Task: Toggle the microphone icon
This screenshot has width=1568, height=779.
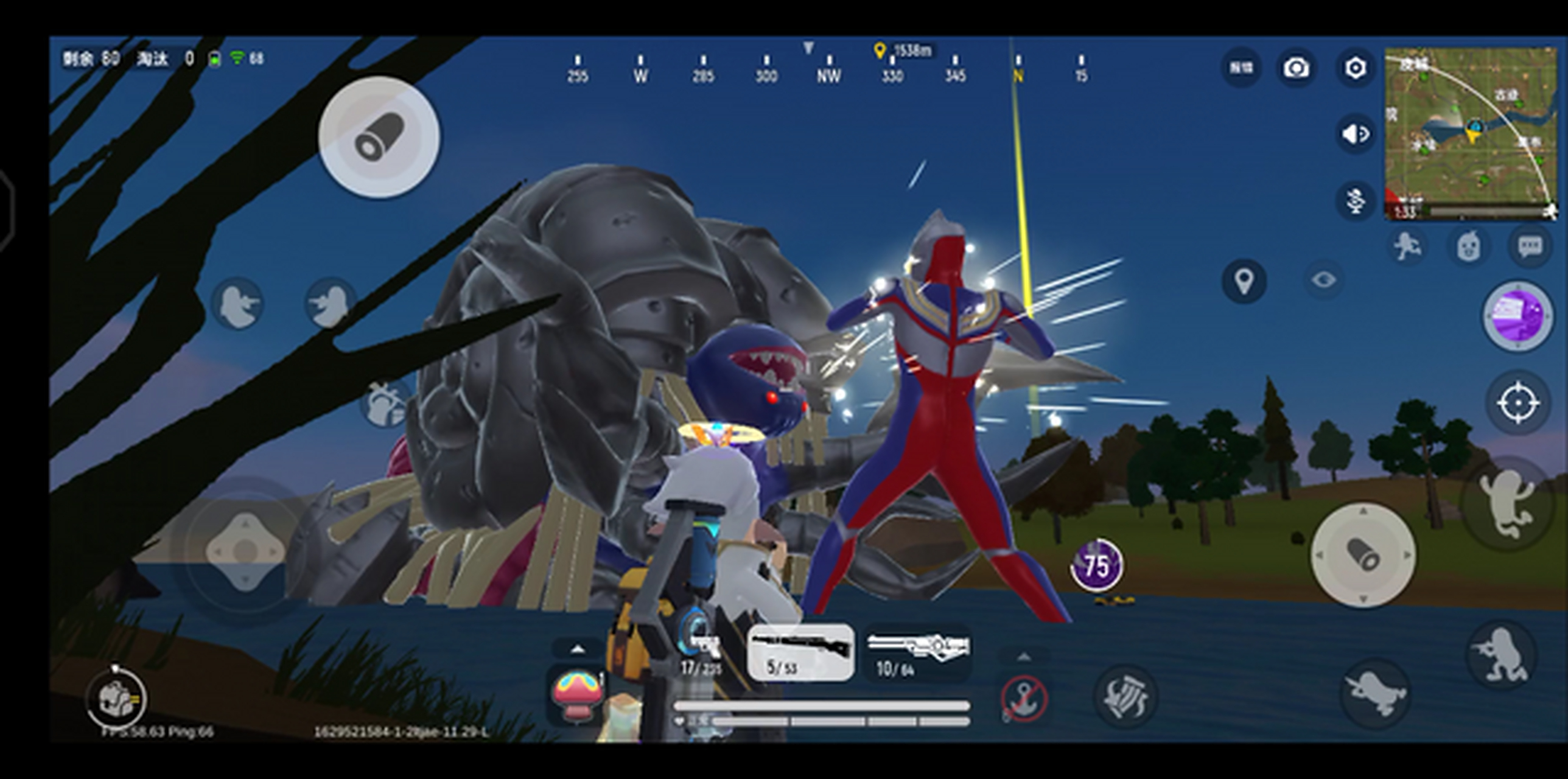Action: click(x=1356, y=199)
